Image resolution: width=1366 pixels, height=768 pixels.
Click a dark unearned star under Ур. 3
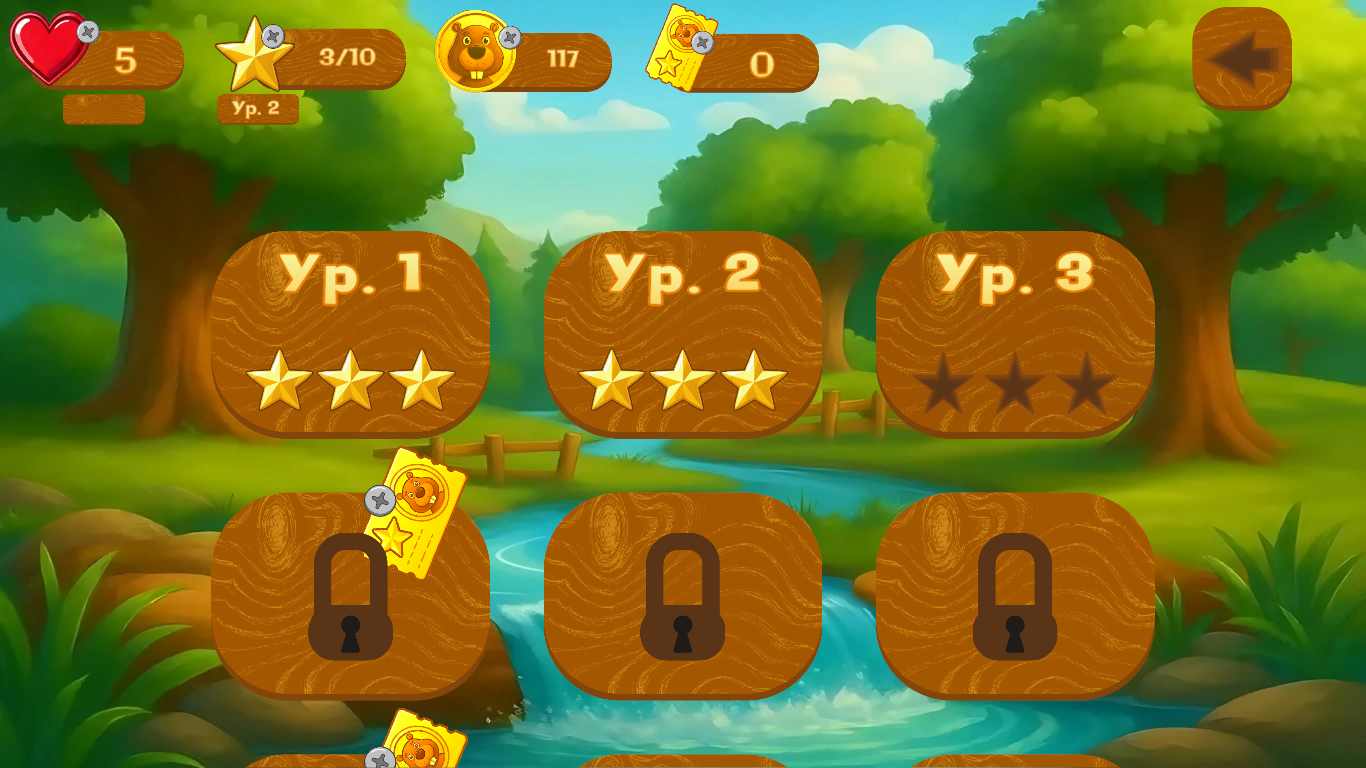click(1017, 381)
